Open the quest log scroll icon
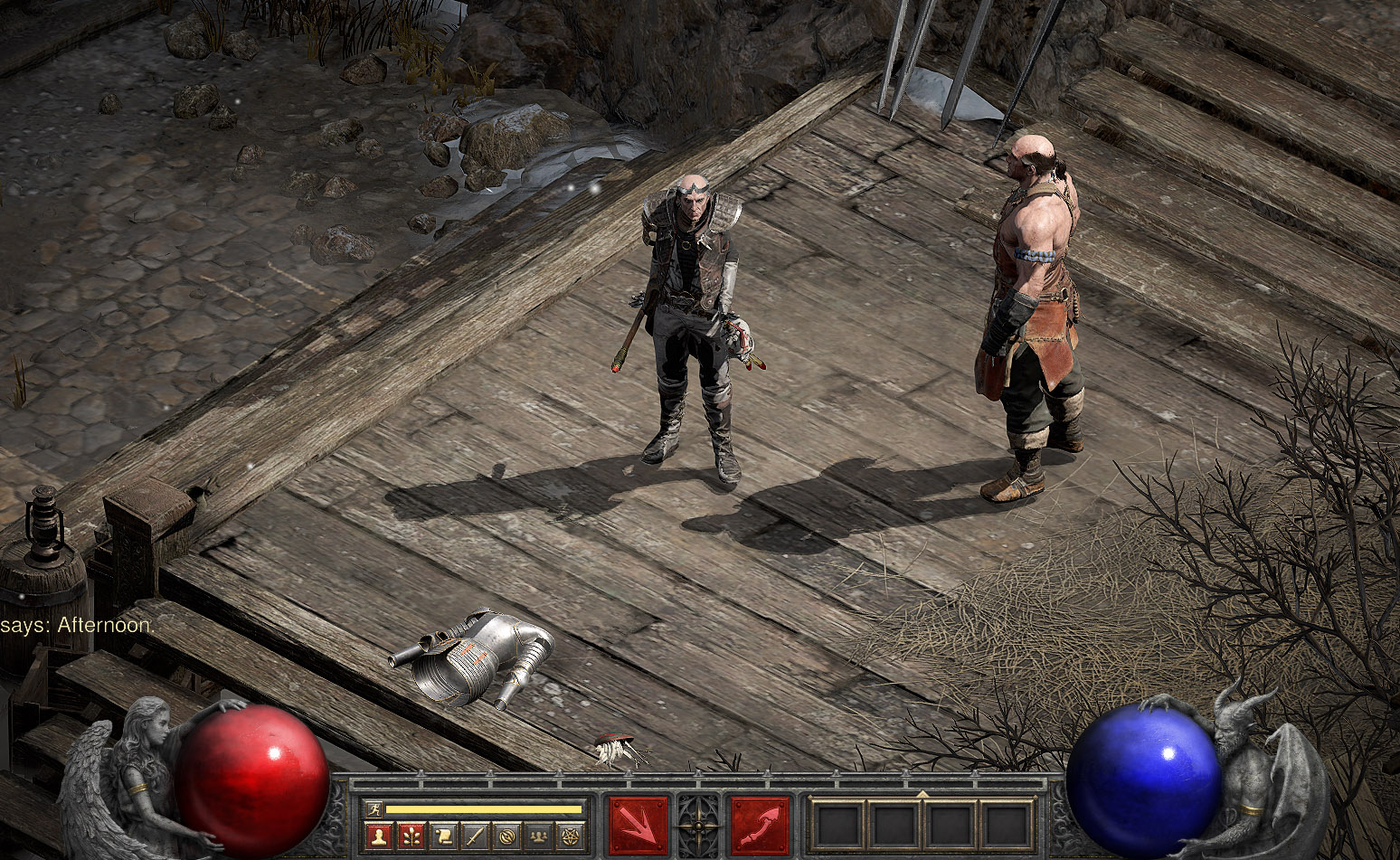The width and height of the screenshot is (1400, 860). [x=442, y=836]
